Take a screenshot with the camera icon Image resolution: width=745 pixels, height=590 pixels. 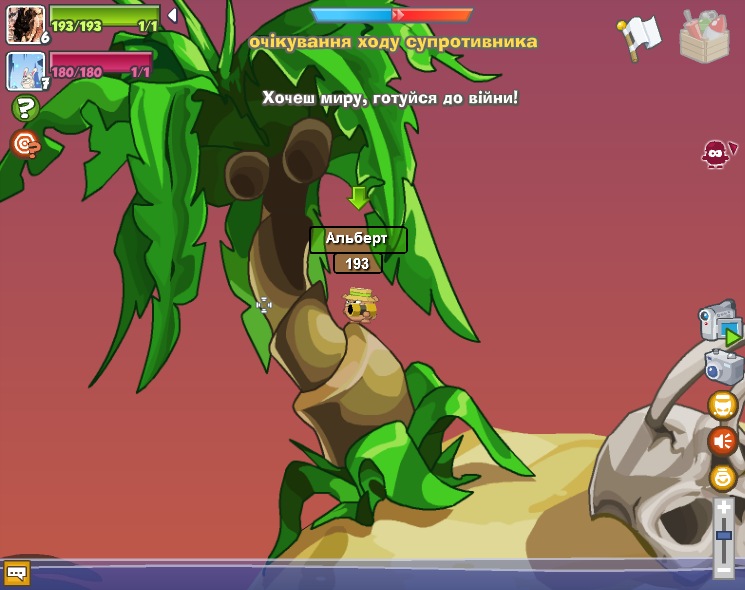723,366
